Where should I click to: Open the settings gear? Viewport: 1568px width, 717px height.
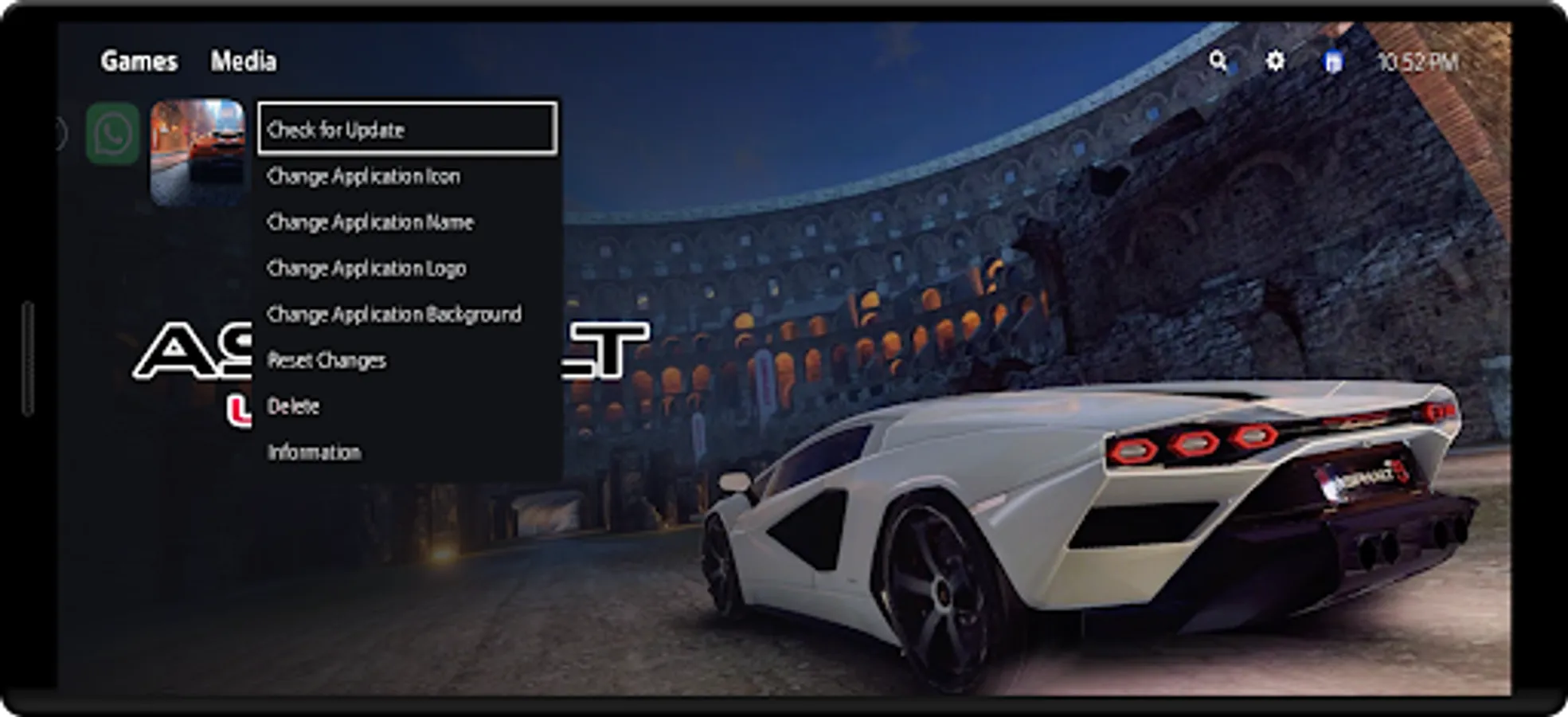(x=1275, y=61)
